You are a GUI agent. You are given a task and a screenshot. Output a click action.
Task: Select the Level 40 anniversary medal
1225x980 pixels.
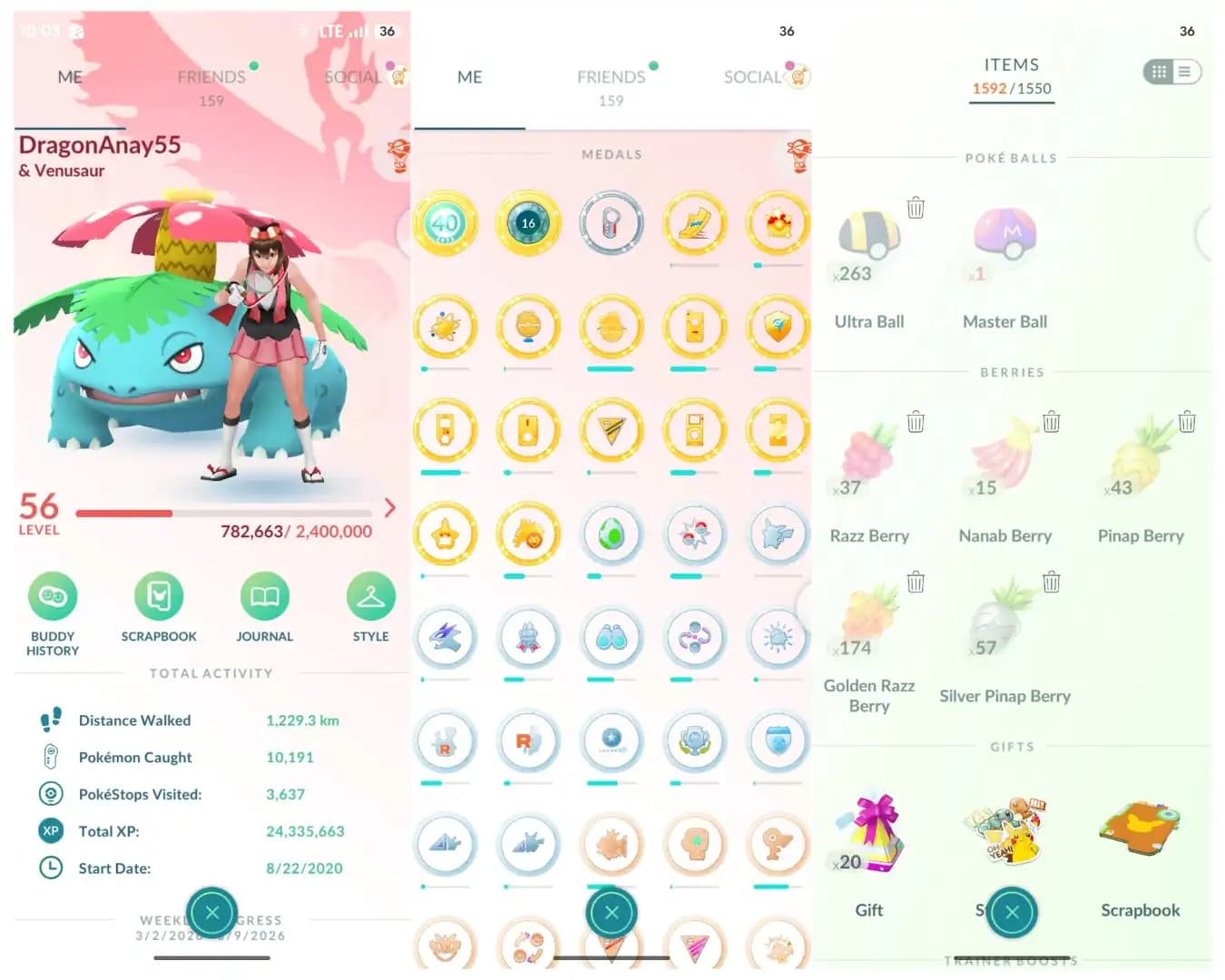click(x=445, y=222)
